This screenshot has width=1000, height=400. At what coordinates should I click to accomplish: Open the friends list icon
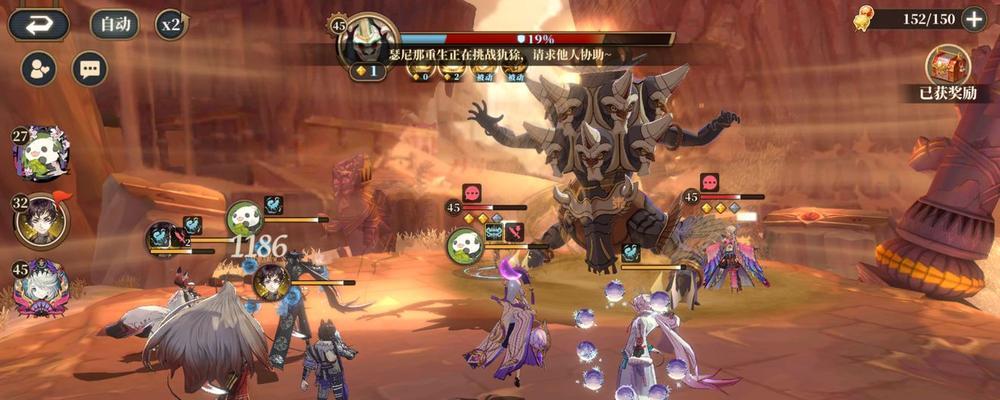[x=39, y=69]
